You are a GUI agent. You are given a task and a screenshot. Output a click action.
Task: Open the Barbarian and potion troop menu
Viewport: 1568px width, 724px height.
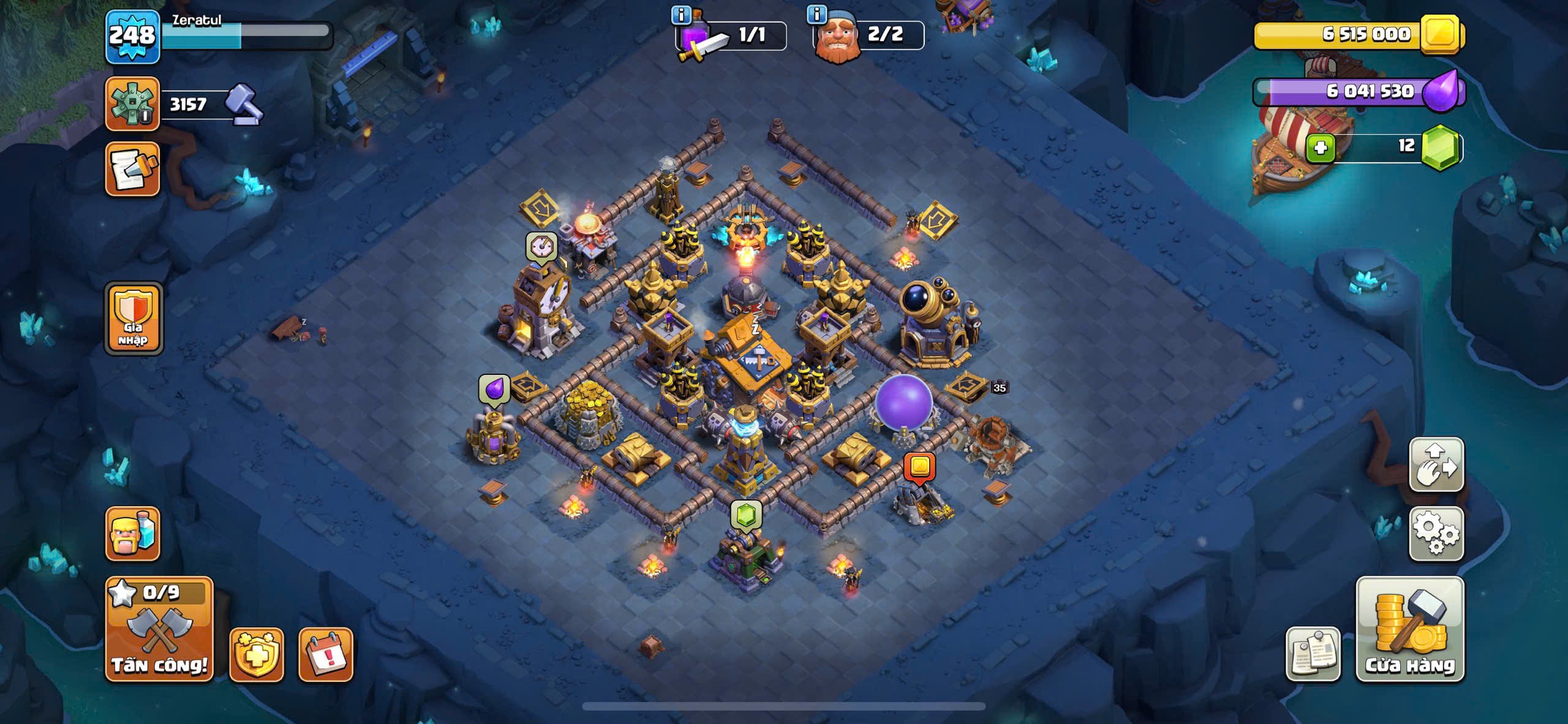click(132, 534)
